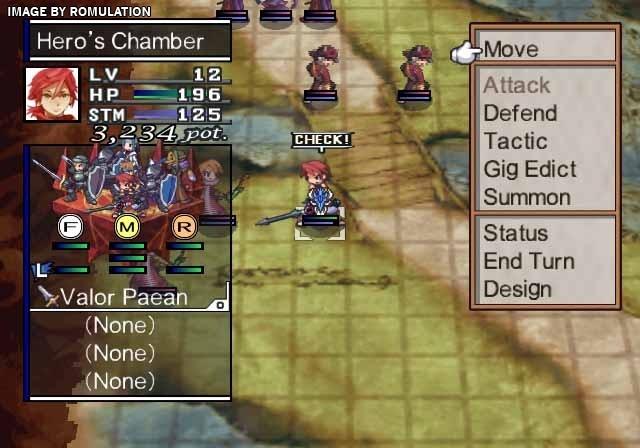
Task: Choose Summon from the menu
Action: 526,197
